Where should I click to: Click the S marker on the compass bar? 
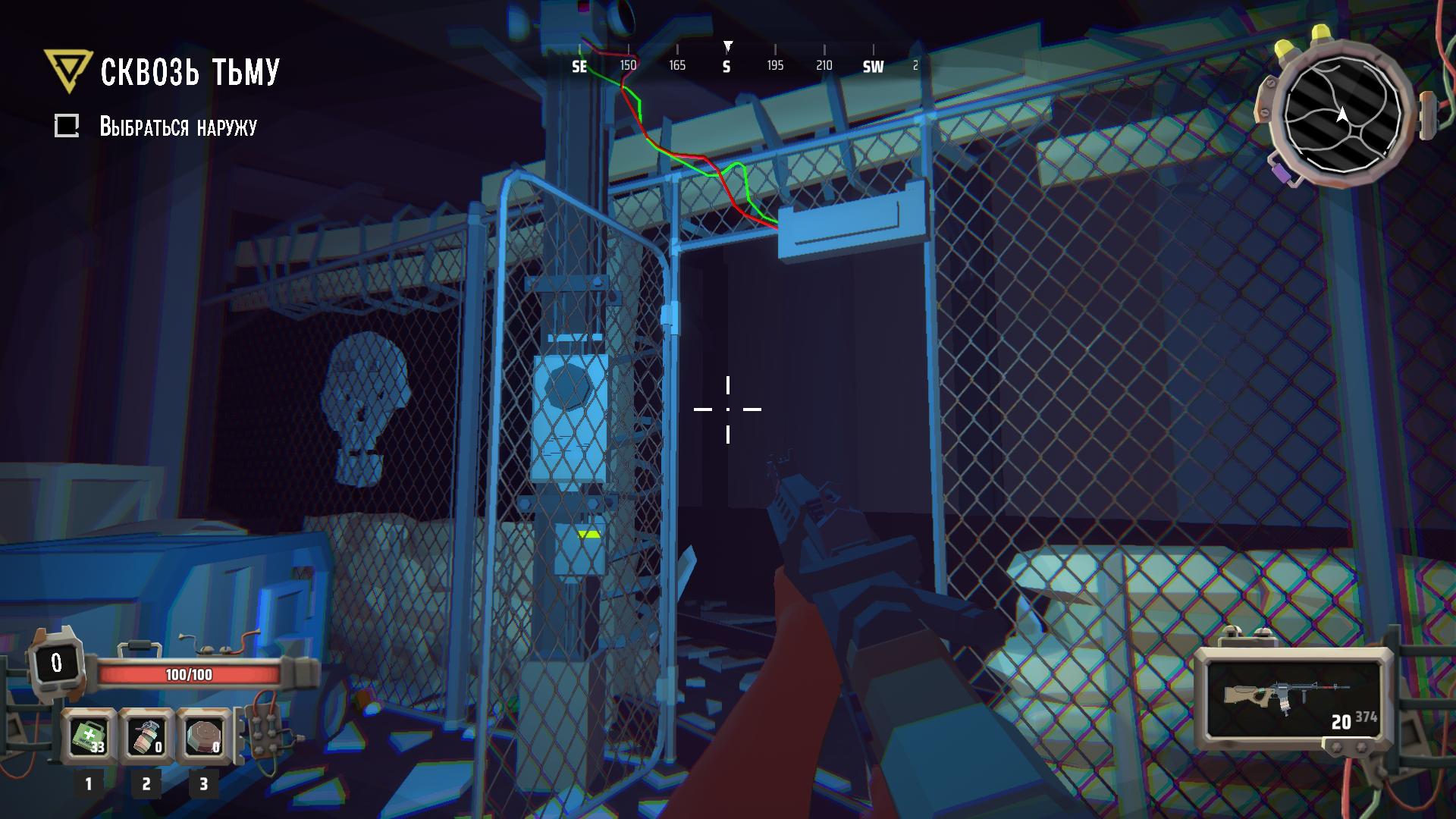(x=727, y=66)
